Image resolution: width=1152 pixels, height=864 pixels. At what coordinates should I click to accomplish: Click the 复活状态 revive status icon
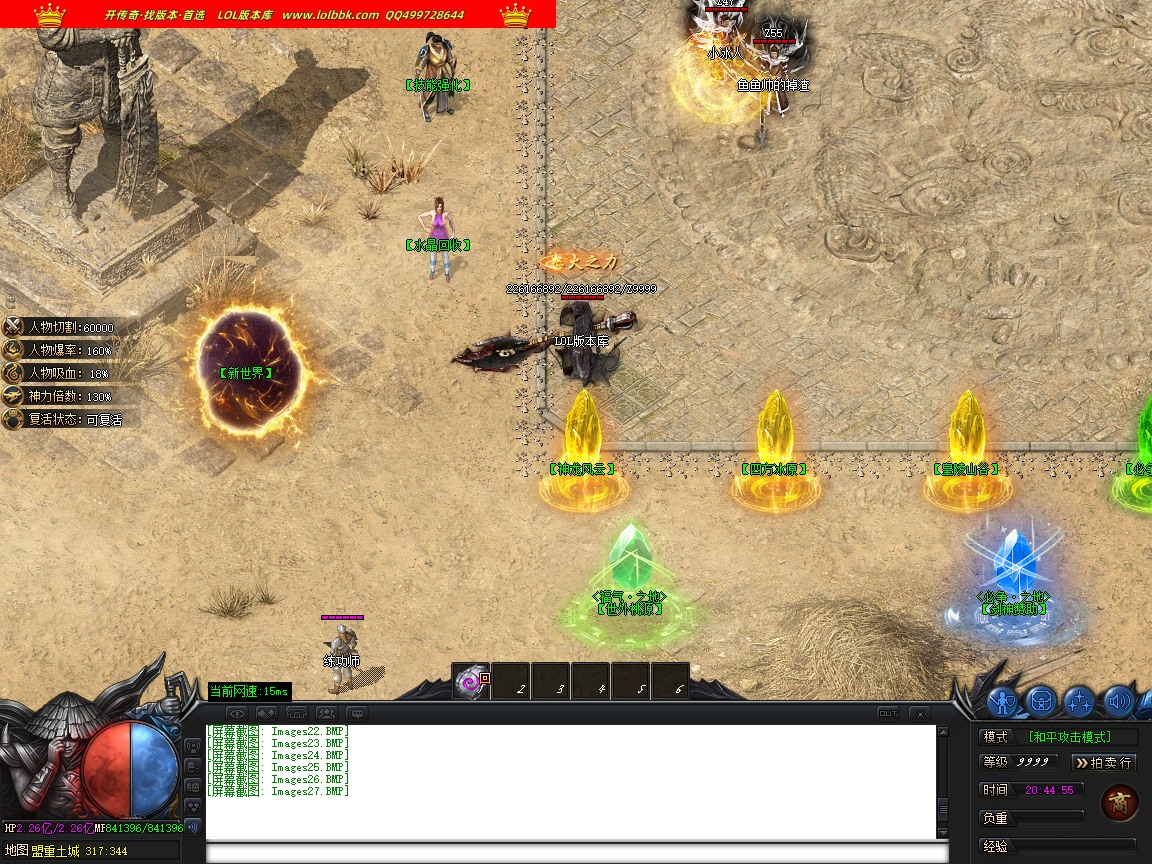pos(13,420)
